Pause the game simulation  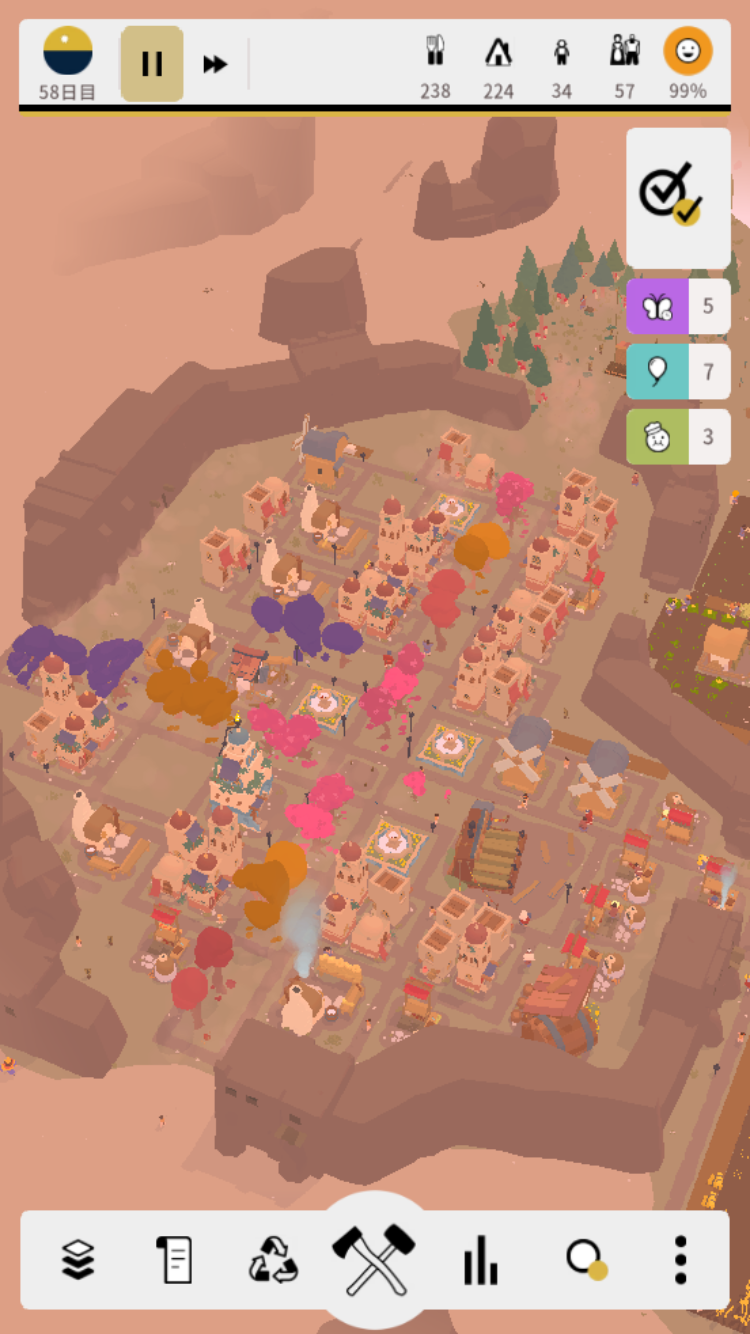(152, 64)
